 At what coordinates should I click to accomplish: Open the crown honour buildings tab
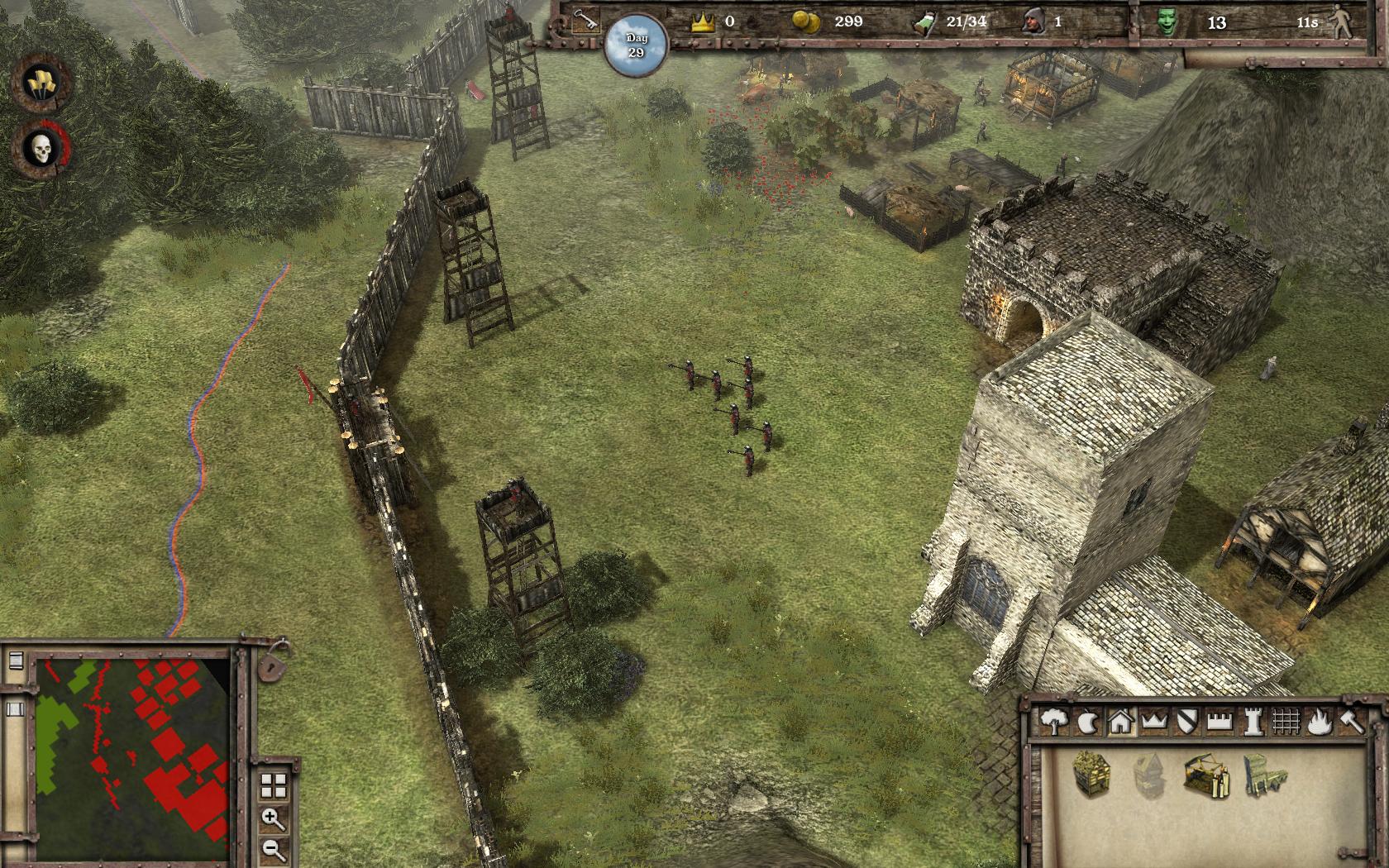click(1153, 722)
